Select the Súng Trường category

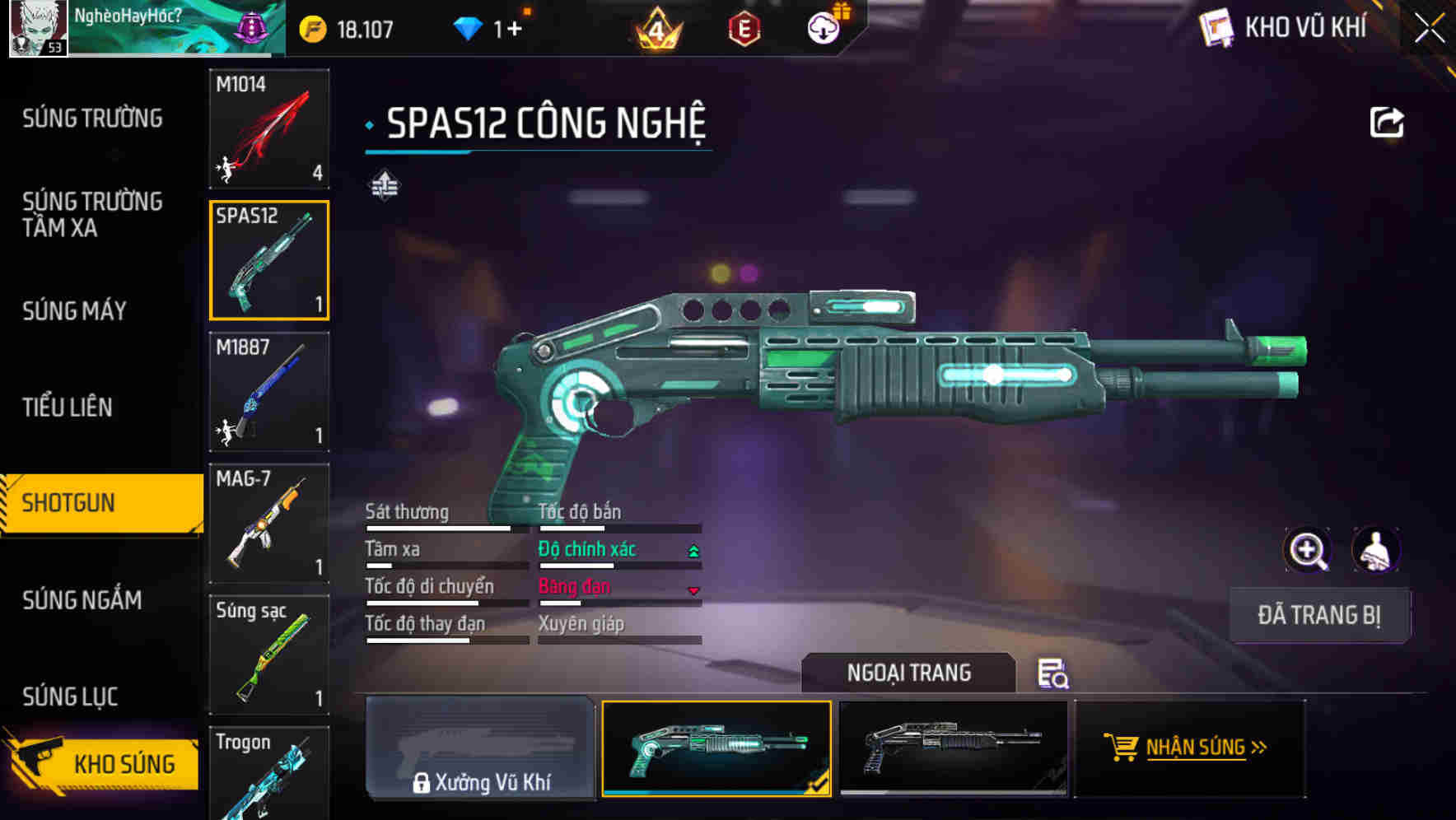pos(92,119)
